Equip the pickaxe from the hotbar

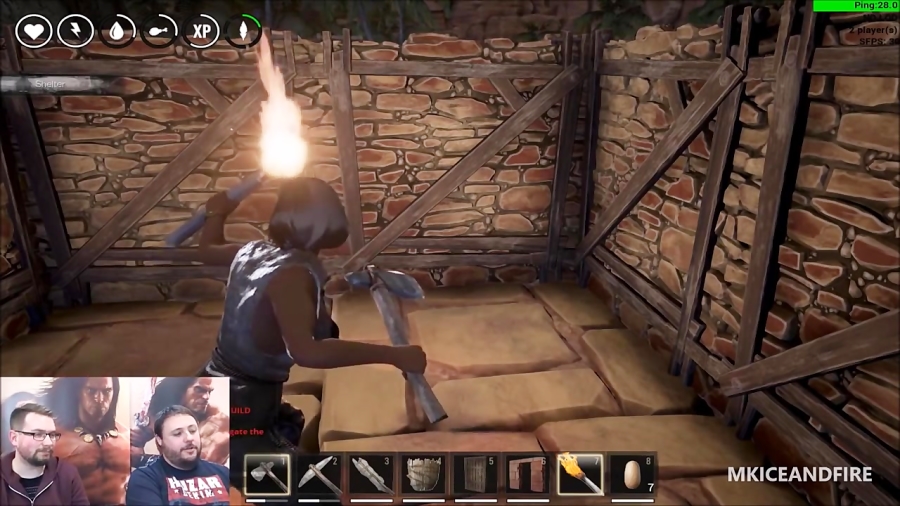click(x=319, y=474)
